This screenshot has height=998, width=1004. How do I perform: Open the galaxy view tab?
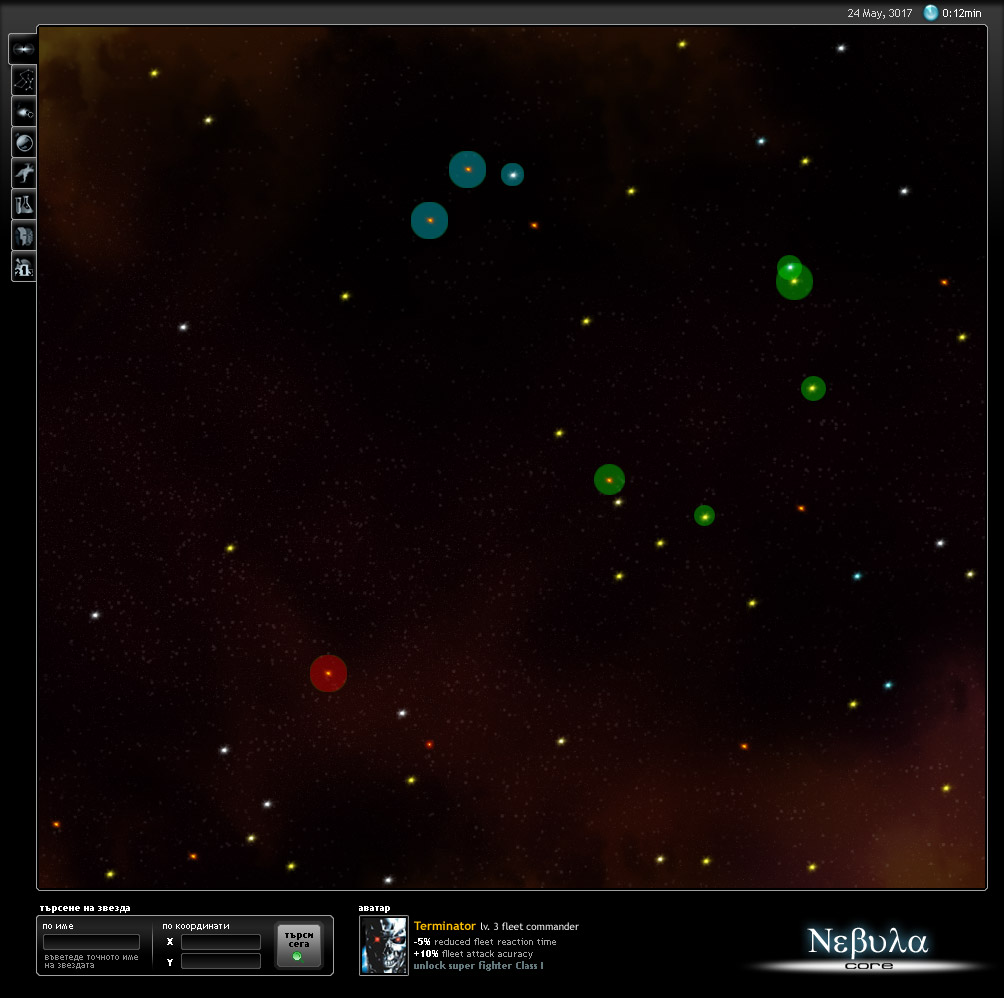[x=23, y=49]
